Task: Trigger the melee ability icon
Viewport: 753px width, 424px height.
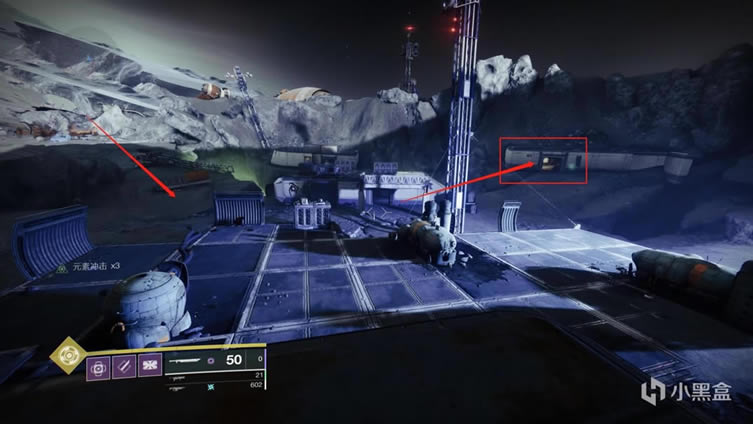Action: click(124, 366)
